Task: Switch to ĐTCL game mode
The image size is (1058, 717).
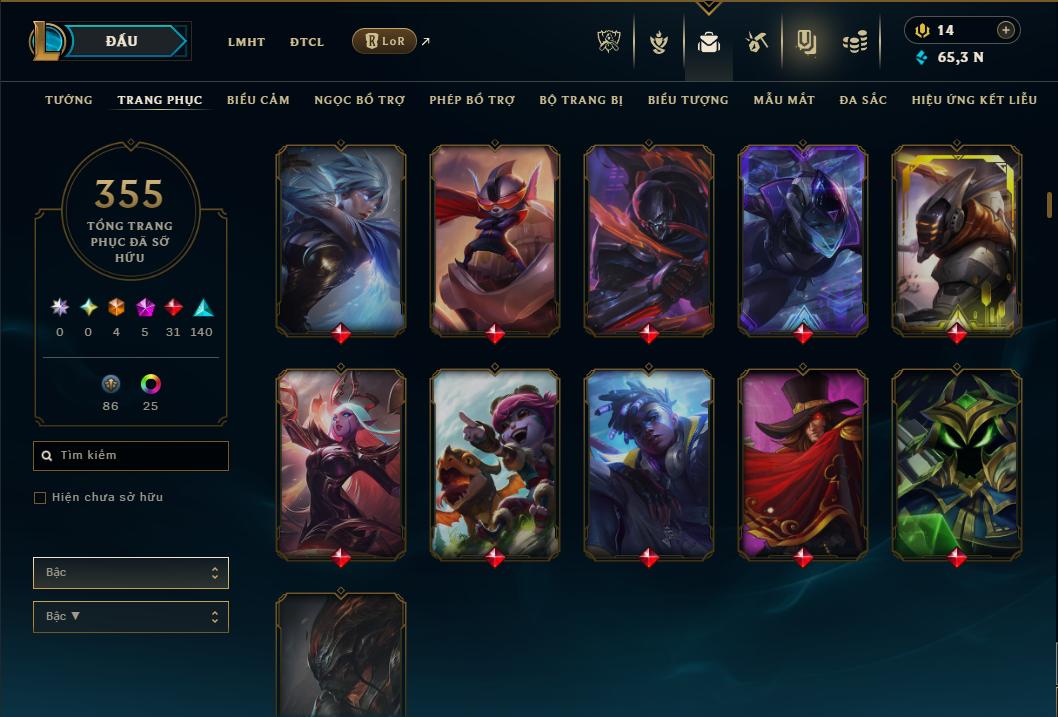Action: click(307, 42)
